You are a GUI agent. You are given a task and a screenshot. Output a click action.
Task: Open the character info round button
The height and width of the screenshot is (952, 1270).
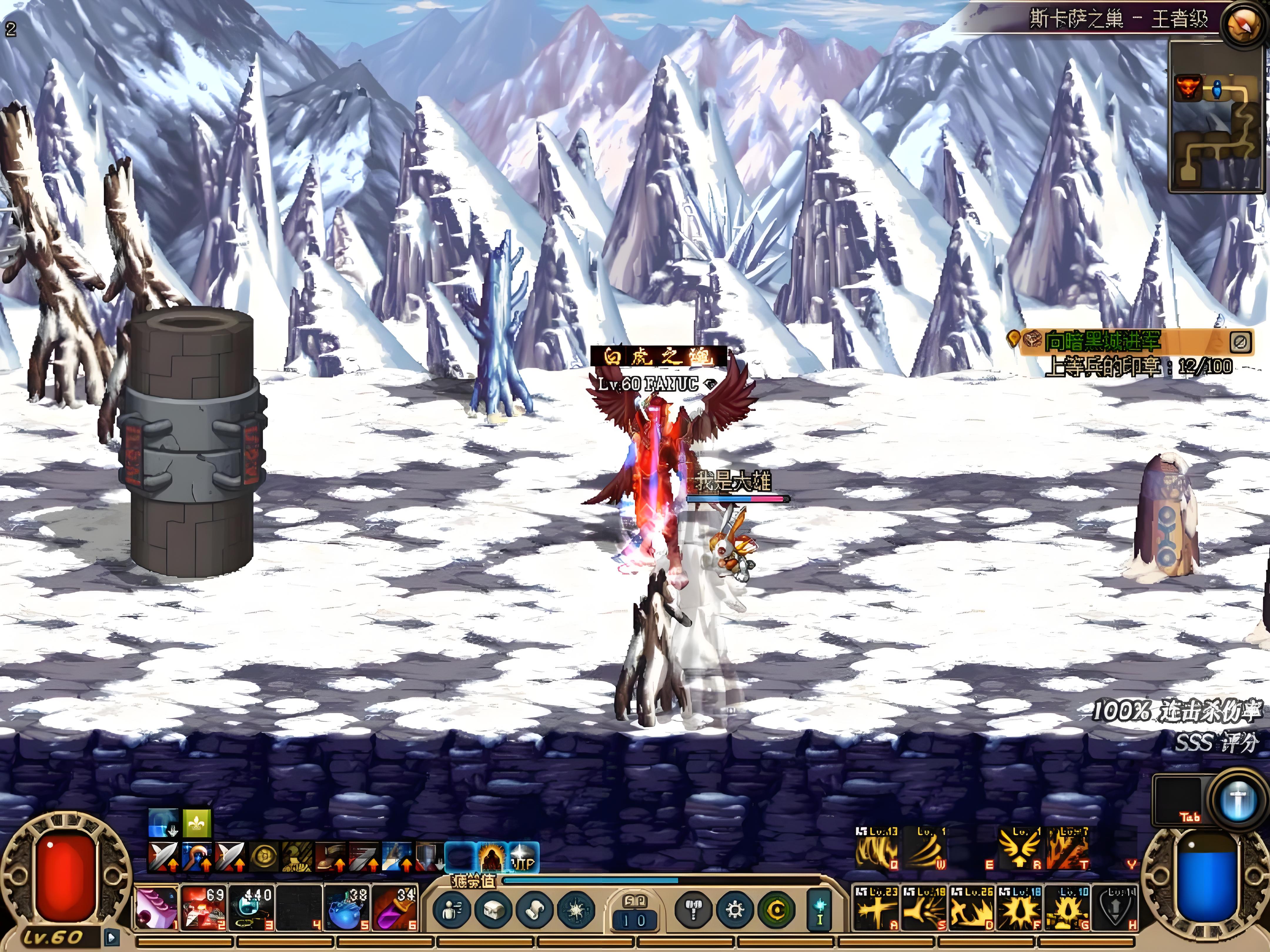452,910
